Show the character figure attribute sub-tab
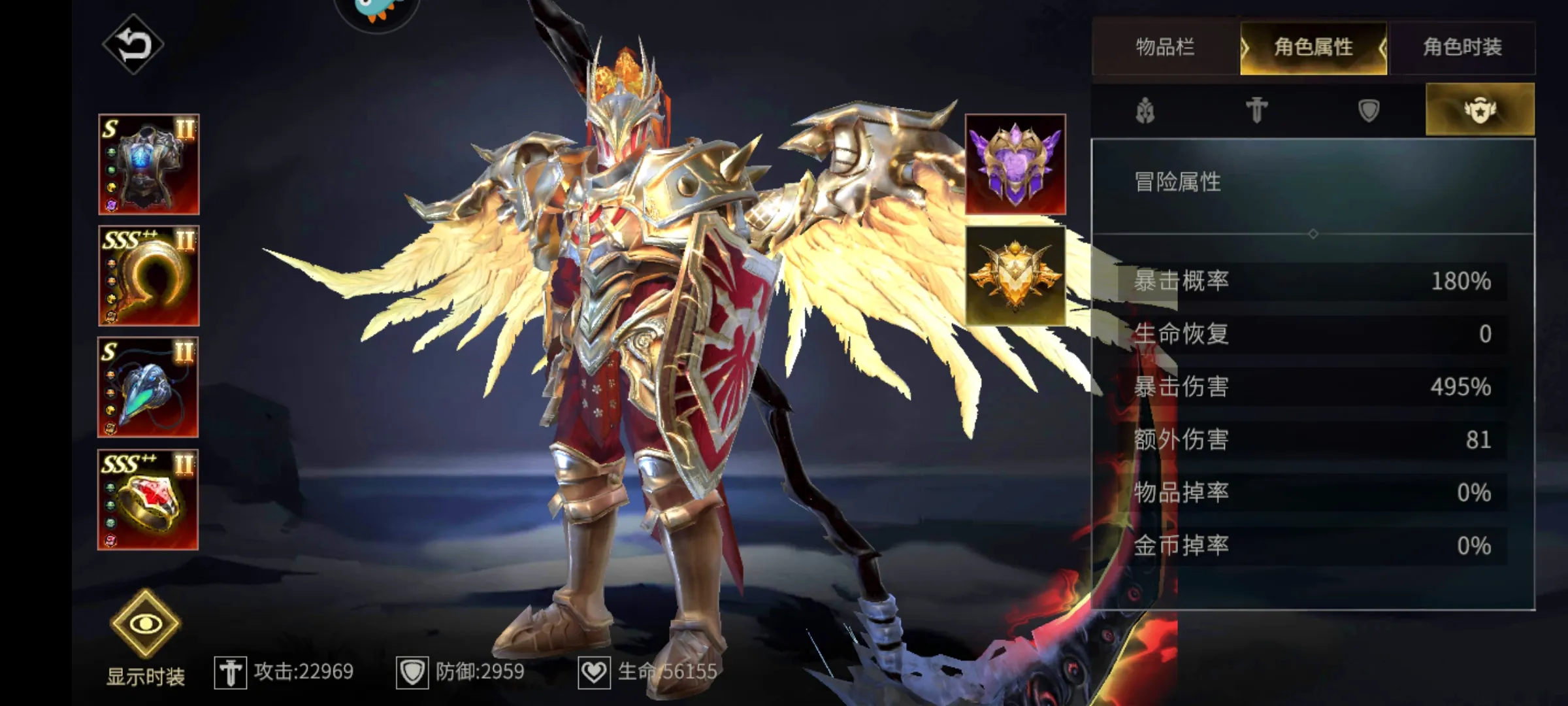The image size is (1568, 706). click(x=1146, y=110)
